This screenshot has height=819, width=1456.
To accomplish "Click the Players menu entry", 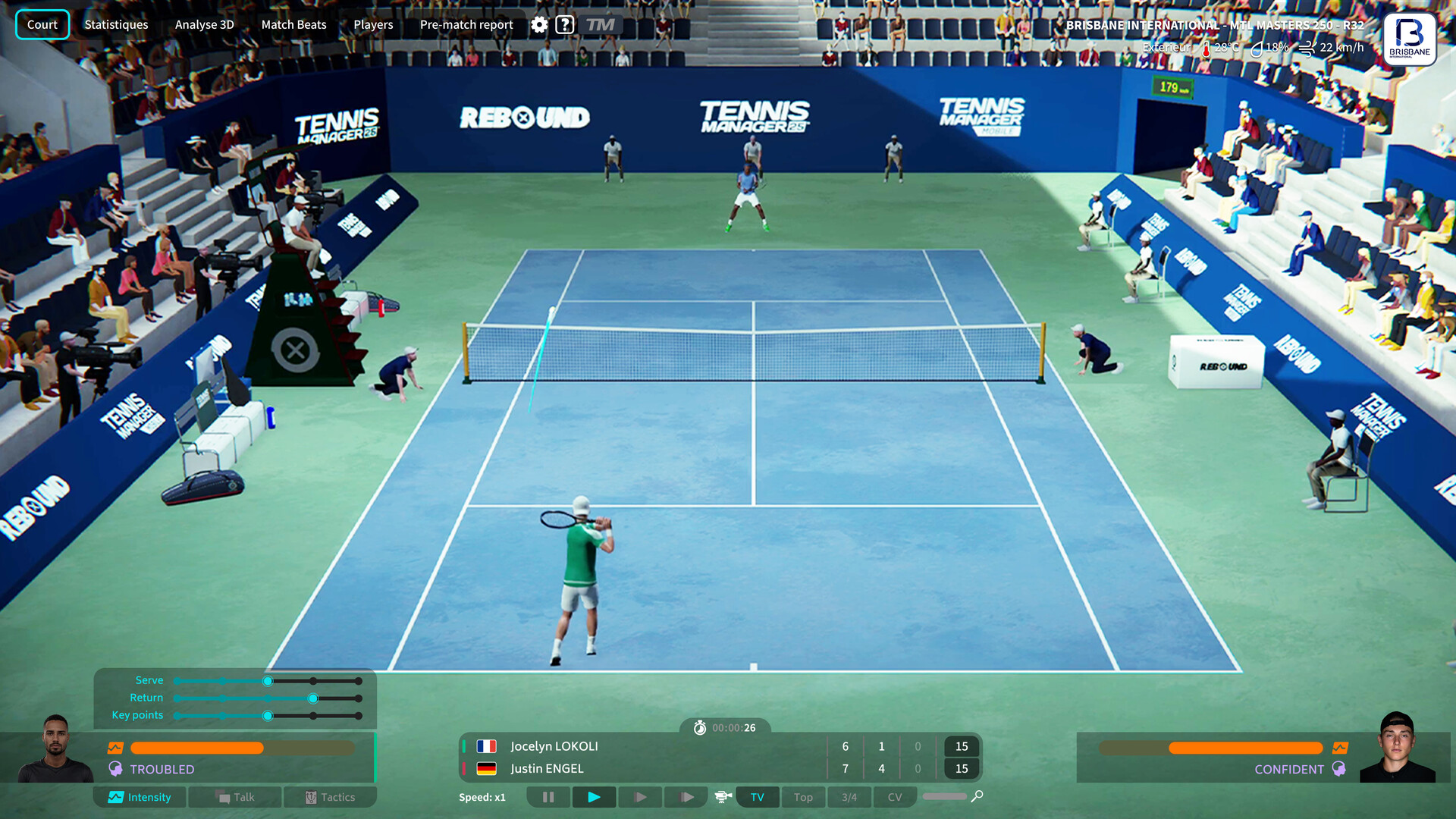I will click(372, 24).
